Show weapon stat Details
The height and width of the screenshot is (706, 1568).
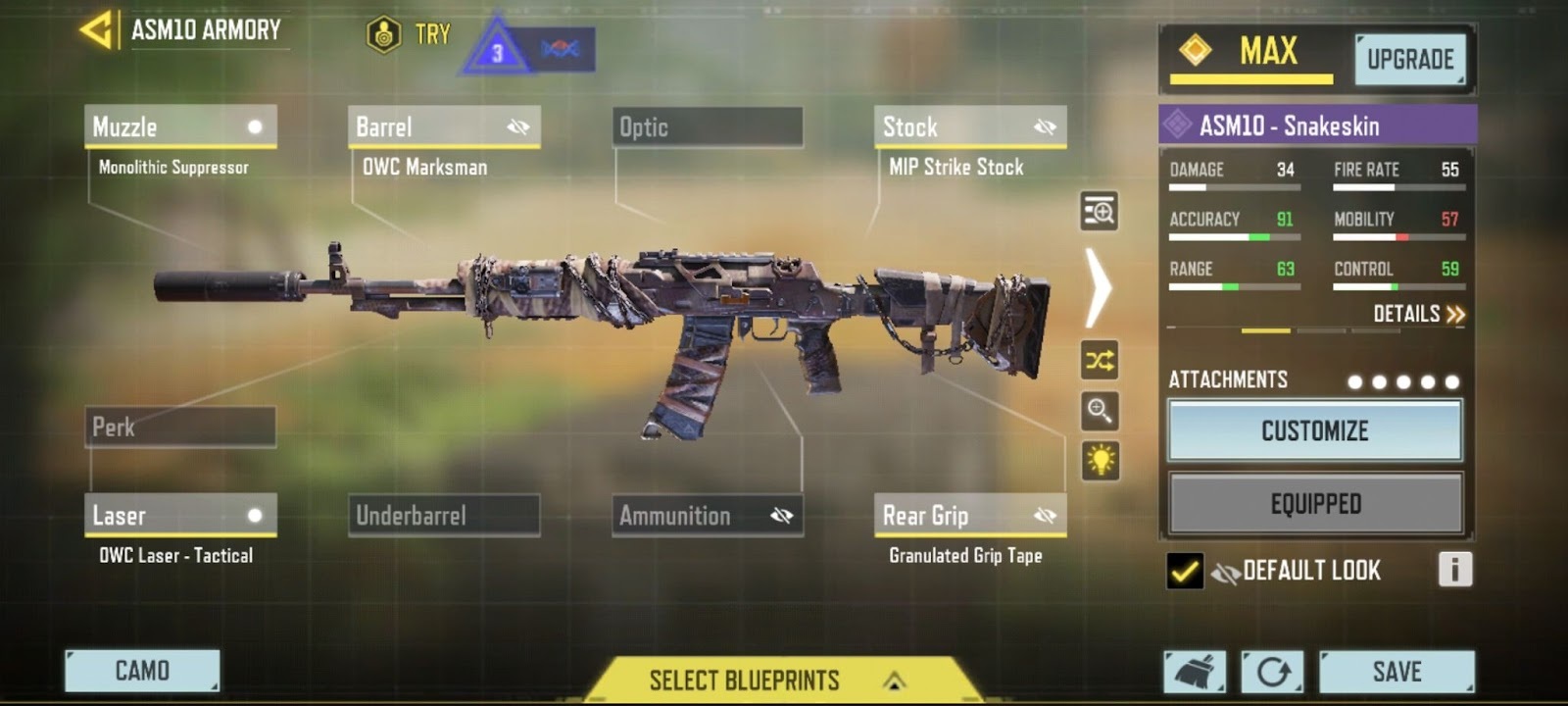[1418, 315]
